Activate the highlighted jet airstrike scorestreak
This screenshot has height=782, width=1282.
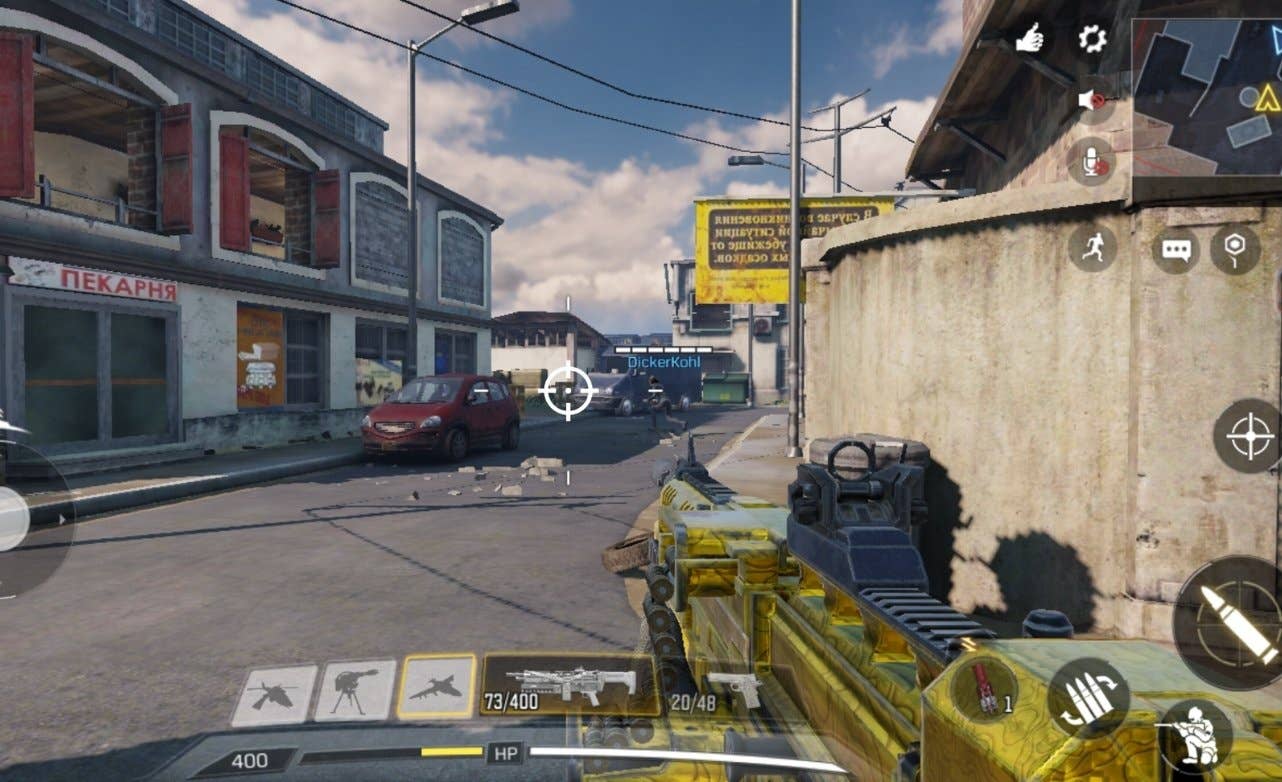coord(437,687)
